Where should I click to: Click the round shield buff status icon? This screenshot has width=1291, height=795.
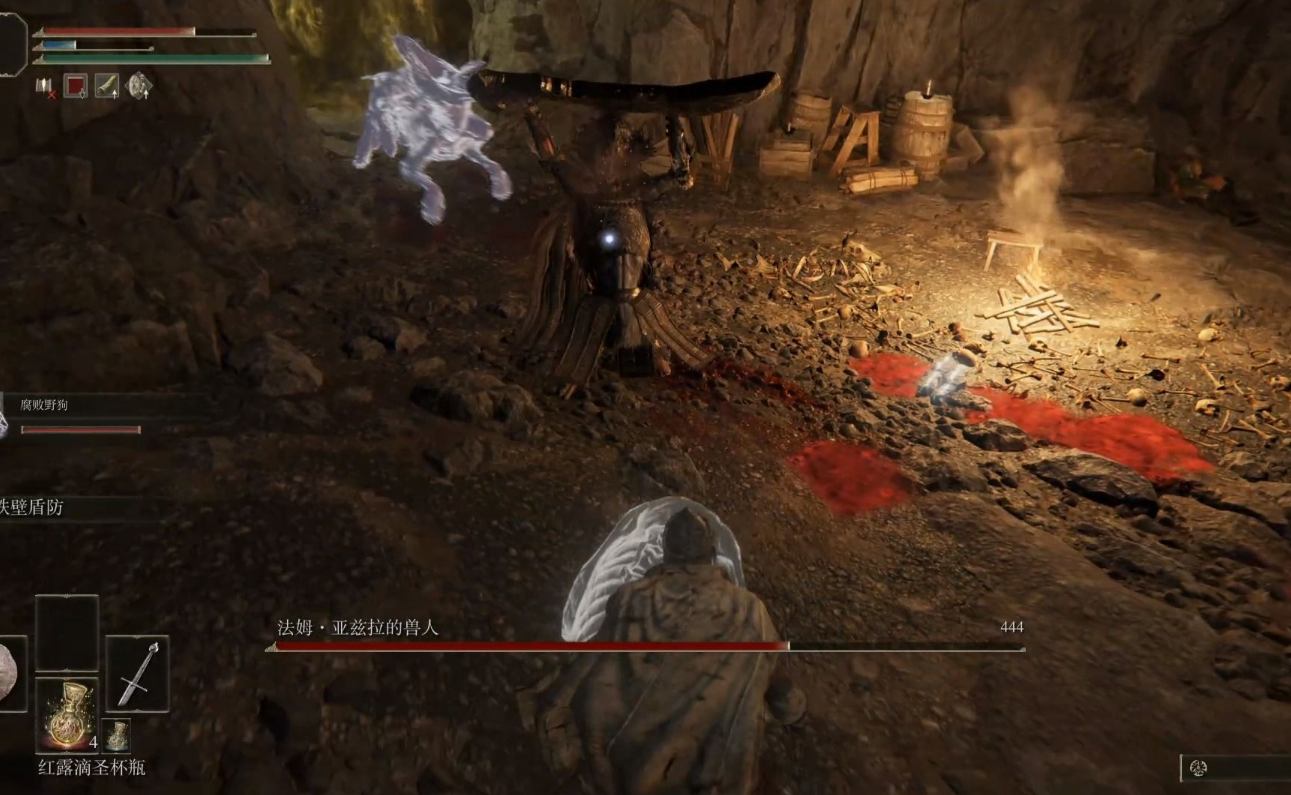click(140, 86)
